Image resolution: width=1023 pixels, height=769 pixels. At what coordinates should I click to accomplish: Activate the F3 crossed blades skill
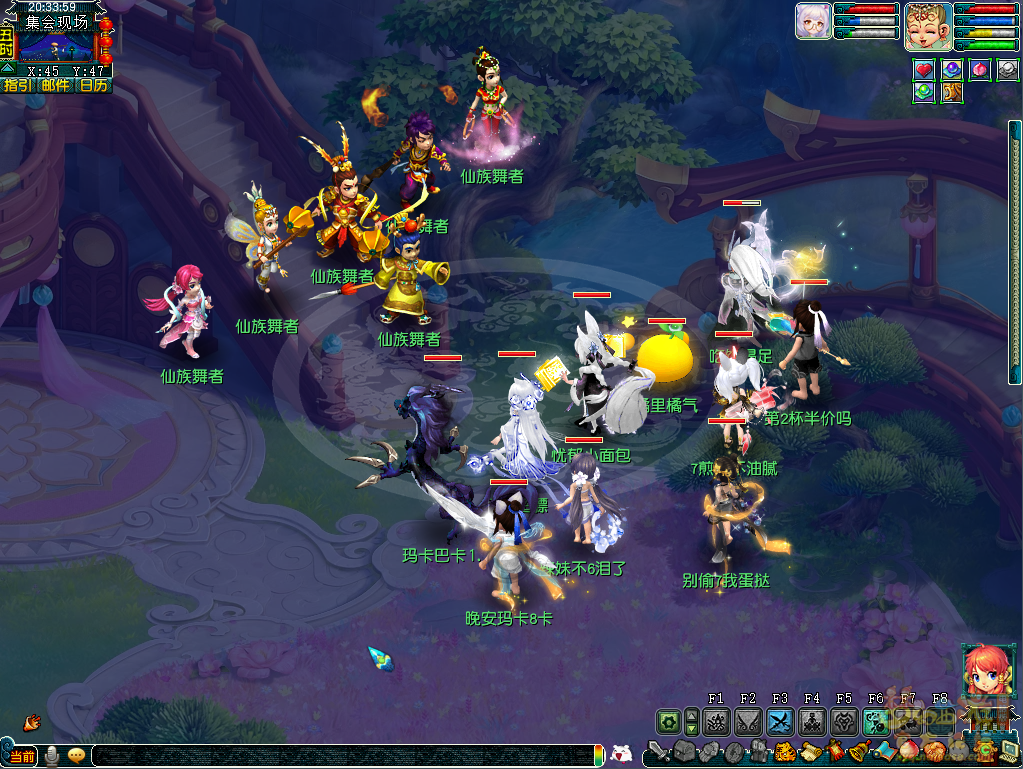coord(780,722)
